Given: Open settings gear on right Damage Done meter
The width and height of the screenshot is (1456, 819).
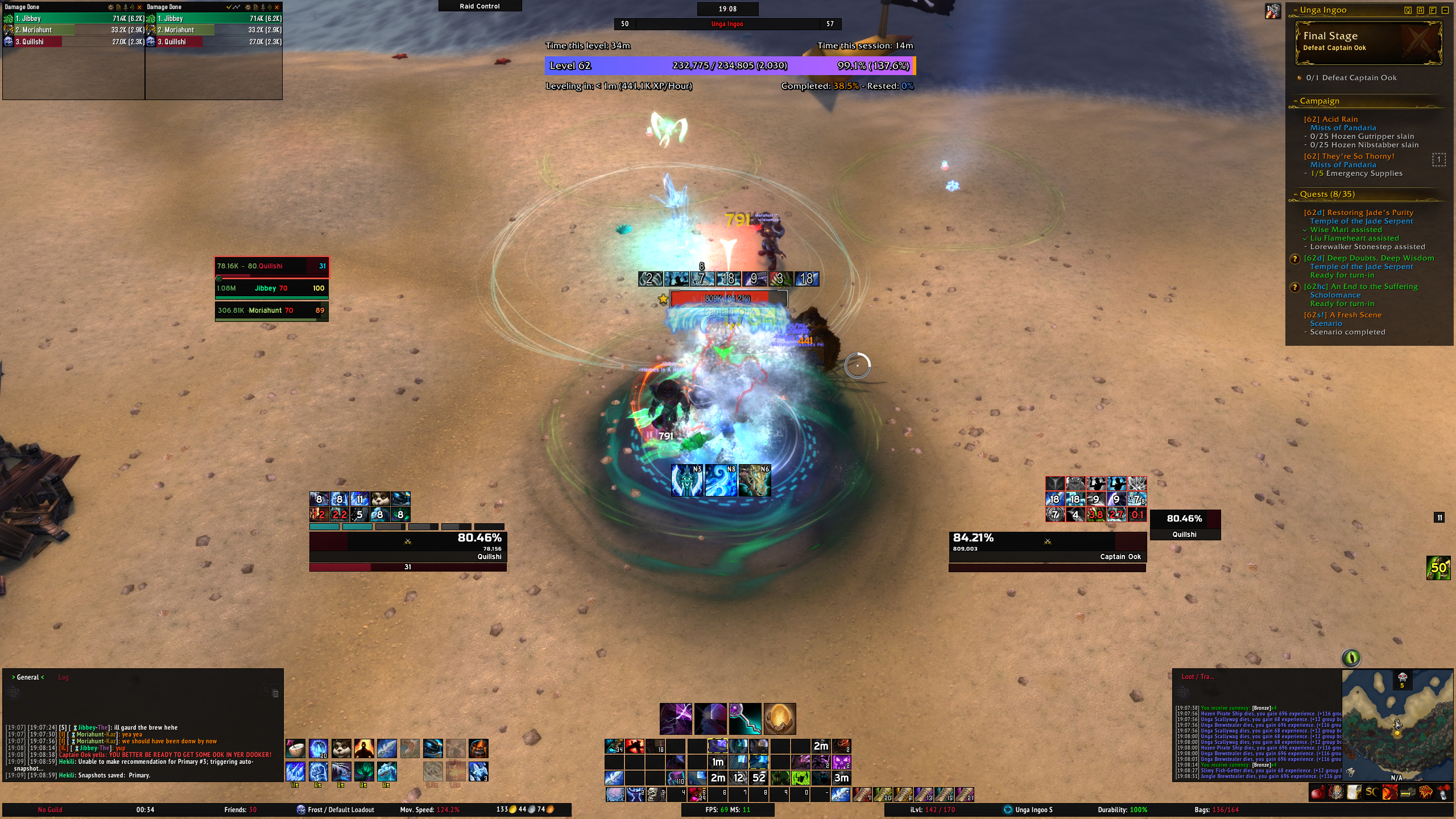Looking at the screenshot, I should point(247,7).
